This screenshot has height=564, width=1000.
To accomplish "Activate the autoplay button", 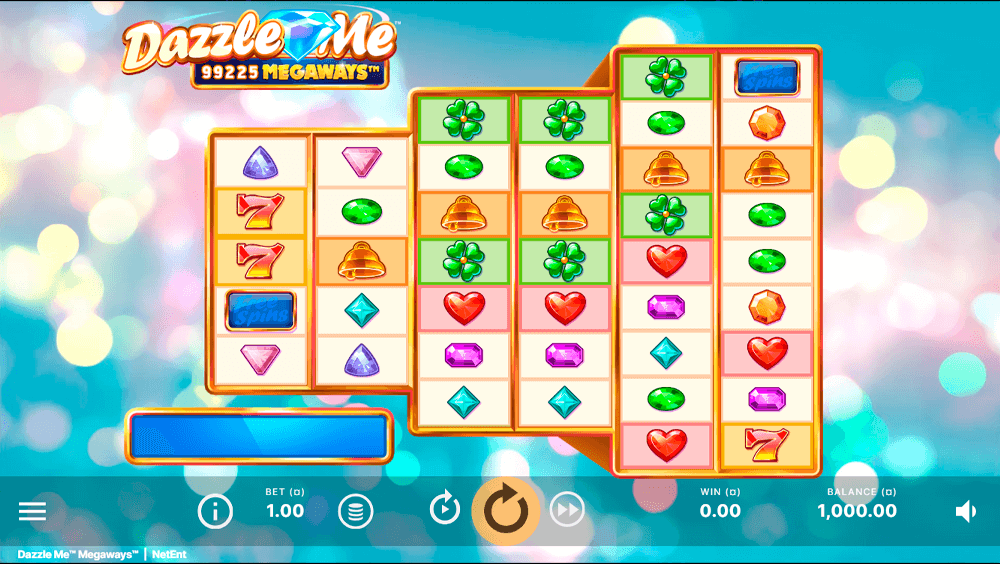I will [445, 510].
